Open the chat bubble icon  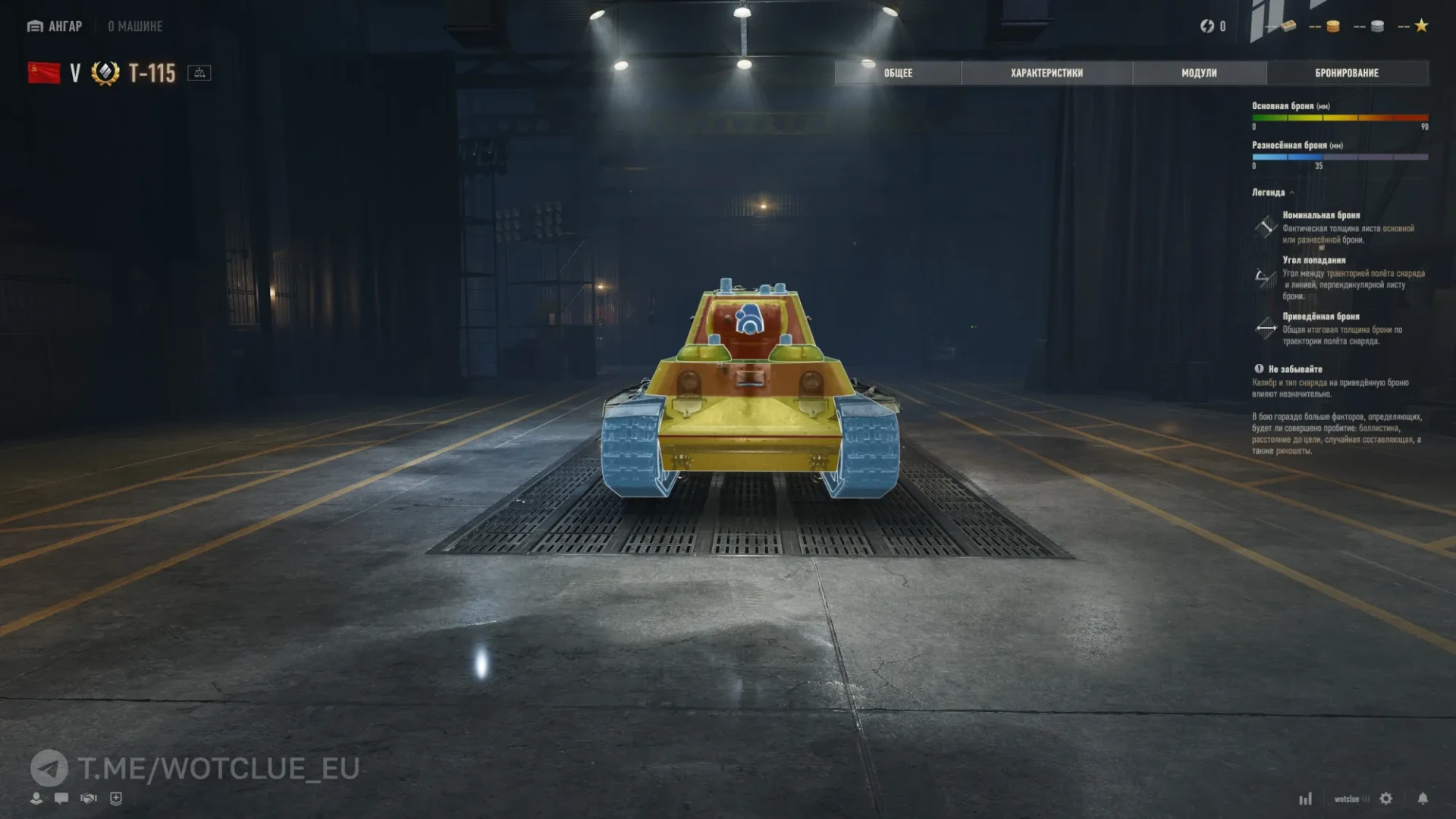pyautogui.click(x=61, y=798)
